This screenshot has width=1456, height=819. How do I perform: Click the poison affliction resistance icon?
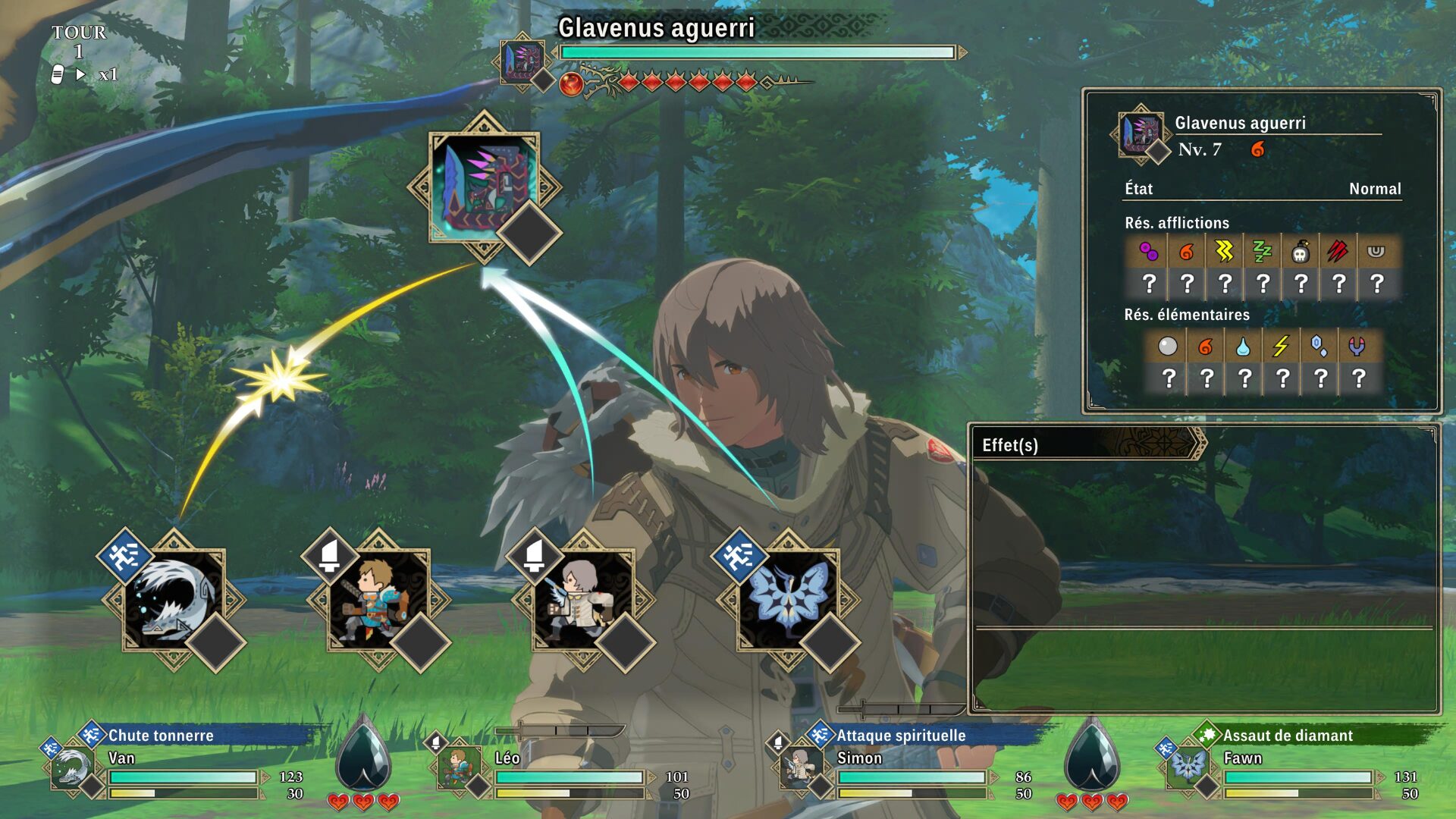[1148, 252]
